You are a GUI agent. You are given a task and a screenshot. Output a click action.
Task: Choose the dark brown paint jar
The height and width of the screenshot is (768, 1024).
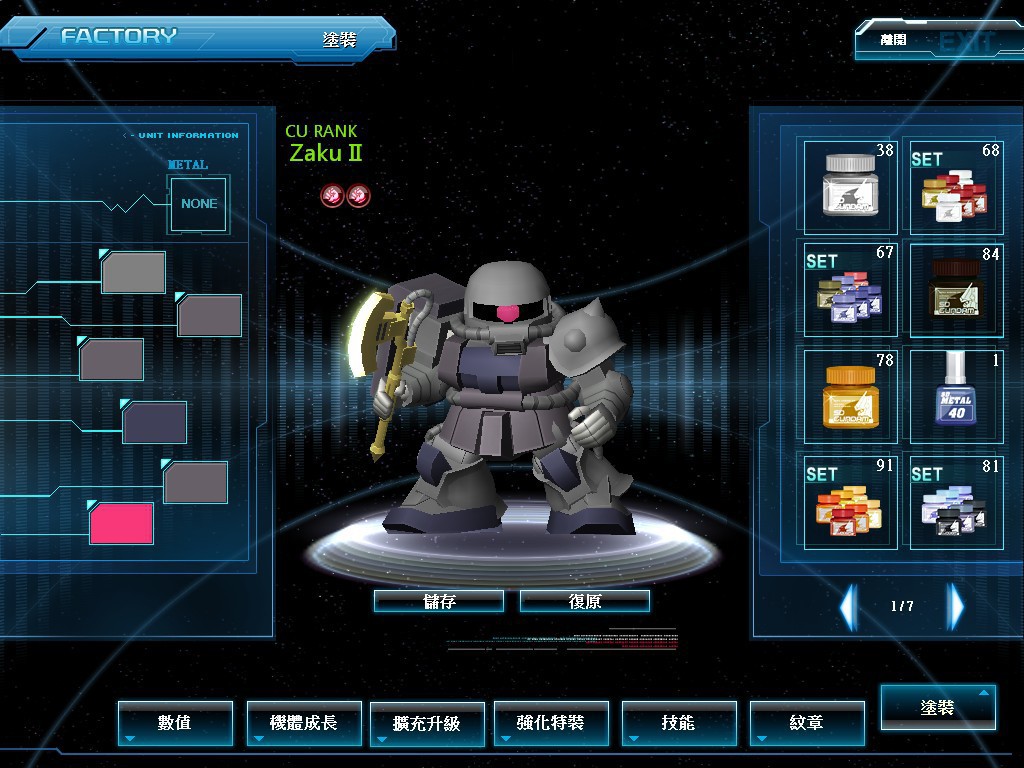[x=955, y=290]
